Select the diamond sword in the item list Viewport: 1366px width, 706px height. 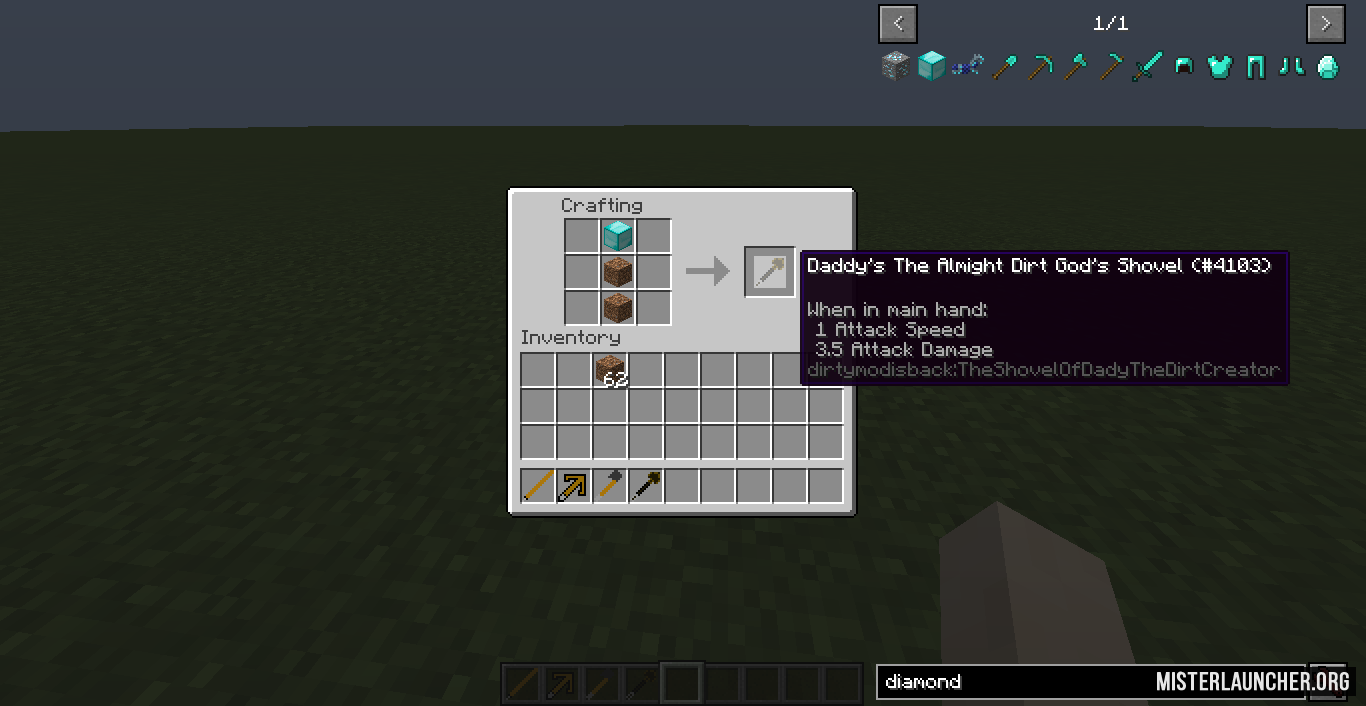click(x=1147, y=67)
